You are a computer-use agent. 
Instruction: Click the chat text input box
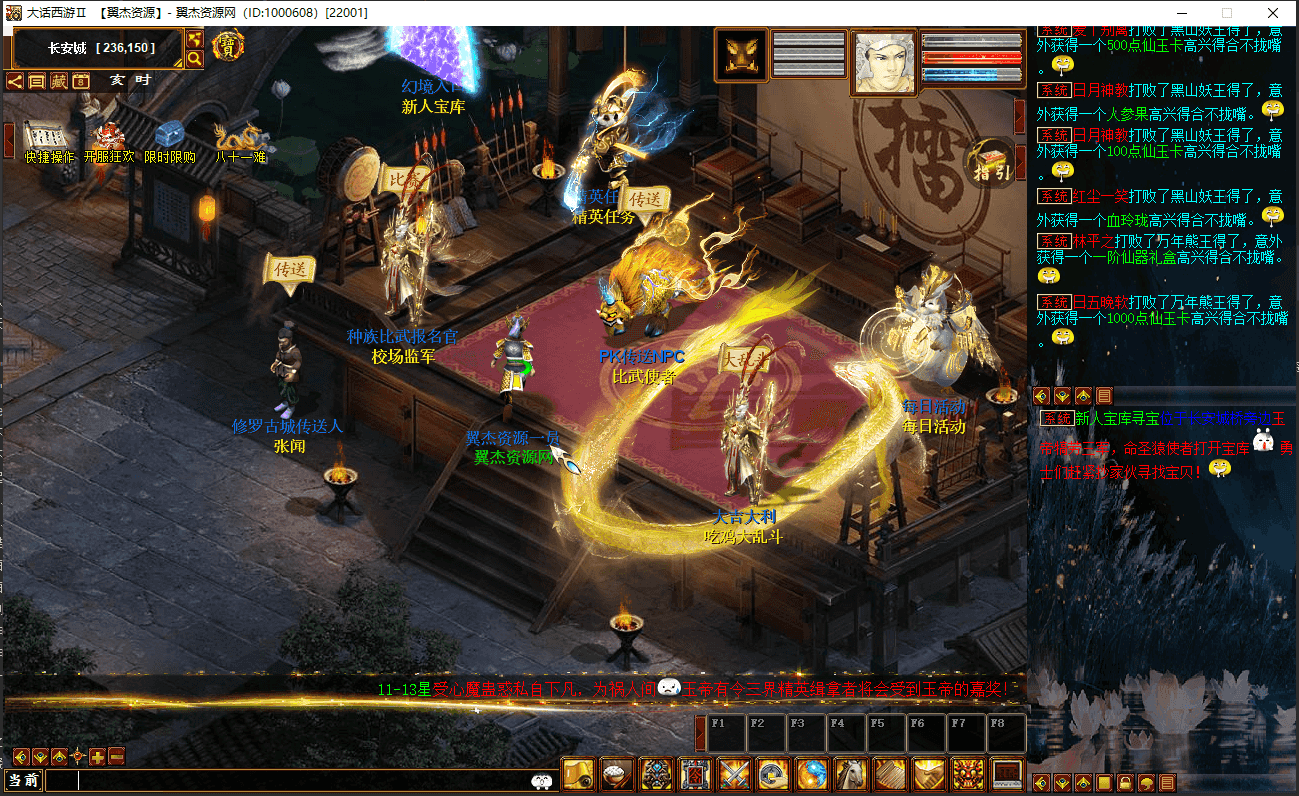[x=290, y=781]
